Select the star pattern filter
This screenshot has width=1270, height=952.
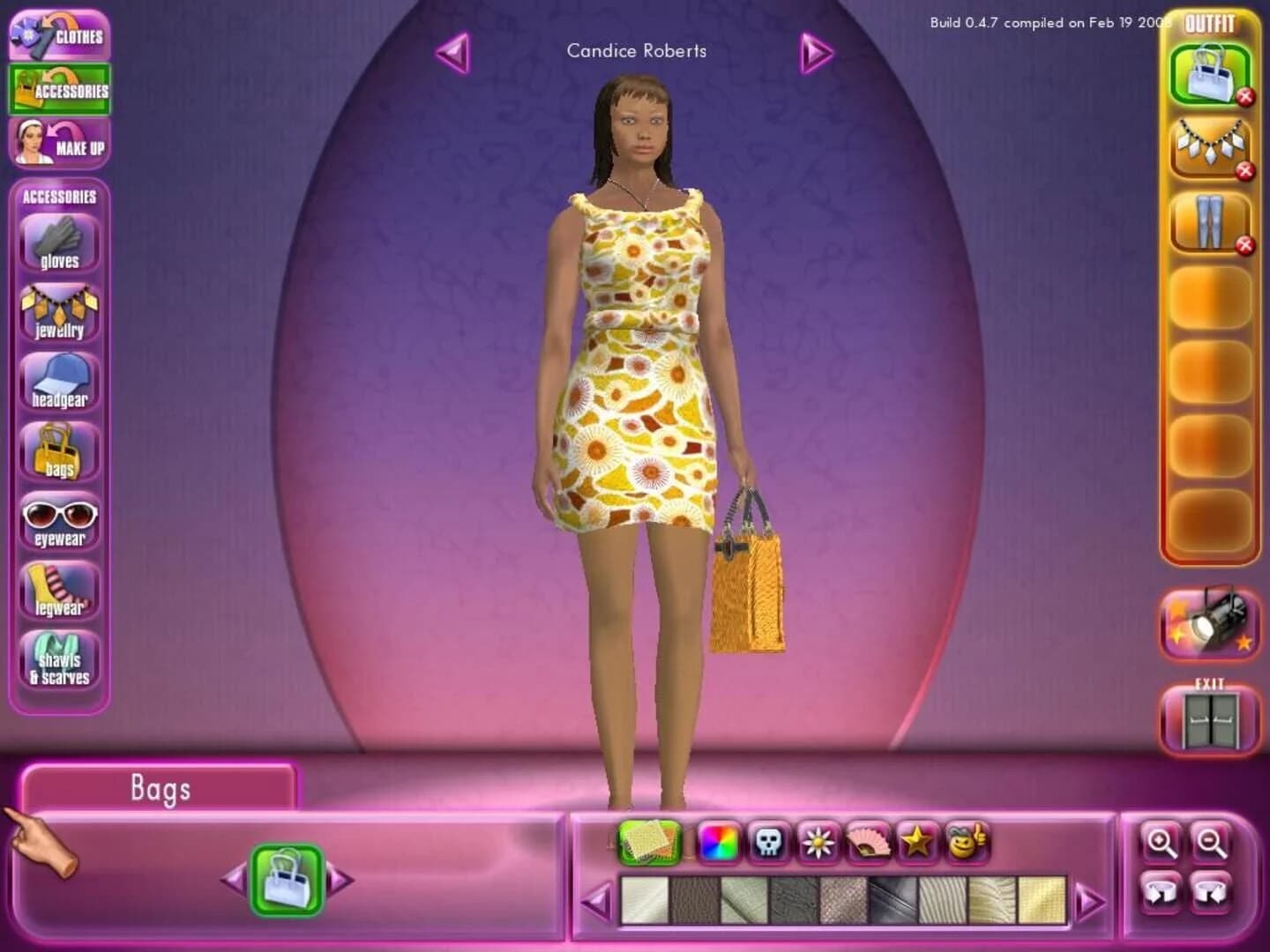click(x=917, y=843)
